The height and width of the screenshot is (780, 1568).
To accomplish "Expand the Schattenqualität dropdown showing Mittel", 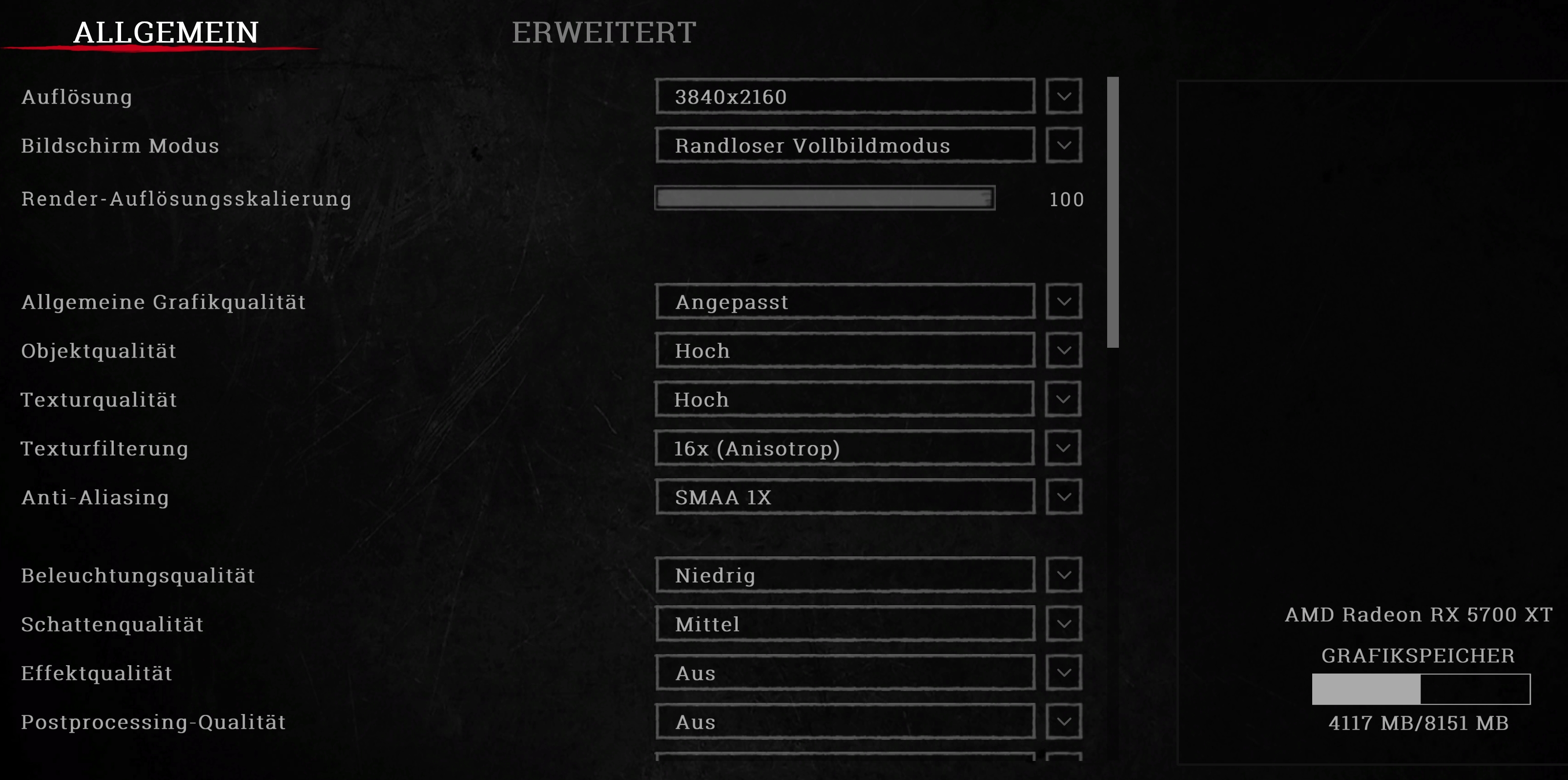I will [845, 624].
